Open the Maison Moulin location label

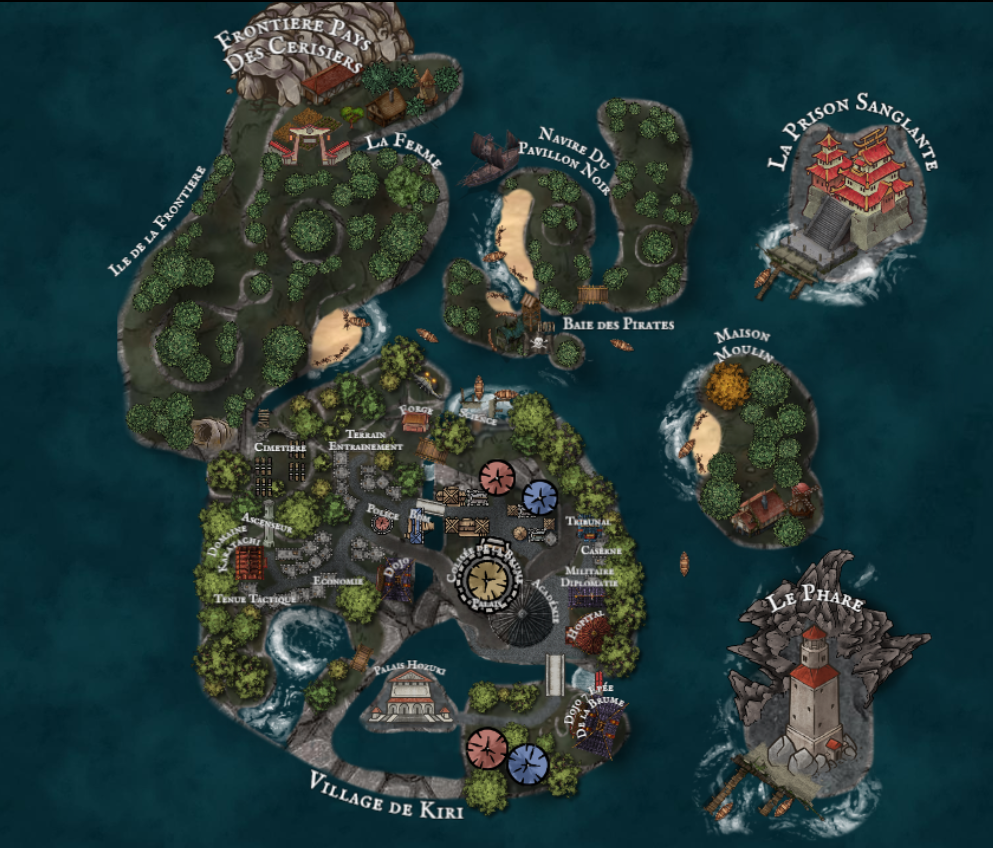[x=742, y=345]
